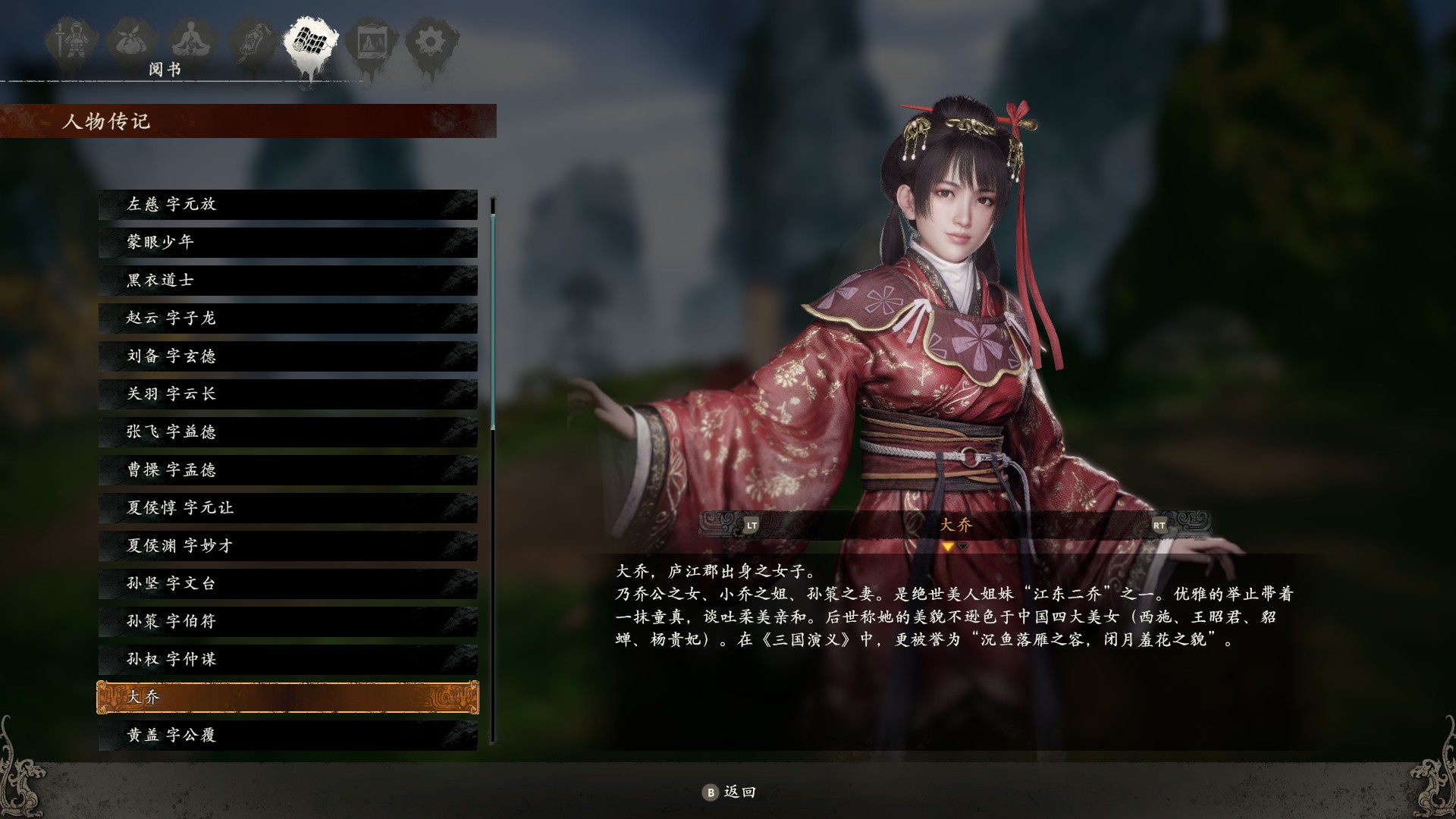Select the 孙策 字伯符 entry
Viewport: 1456px width, 819px height.
[288, 621]
